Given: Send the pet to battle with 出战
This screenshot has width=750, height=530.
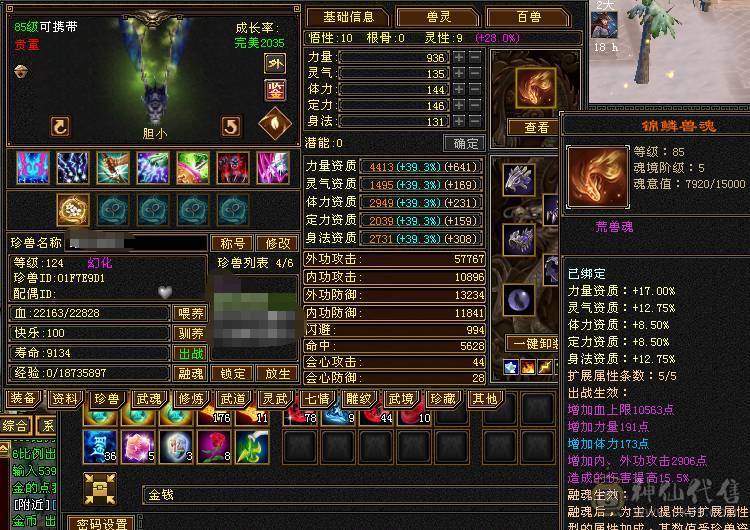Looking at the screenshot, I should pyautogui.click(x=191, y=353).
